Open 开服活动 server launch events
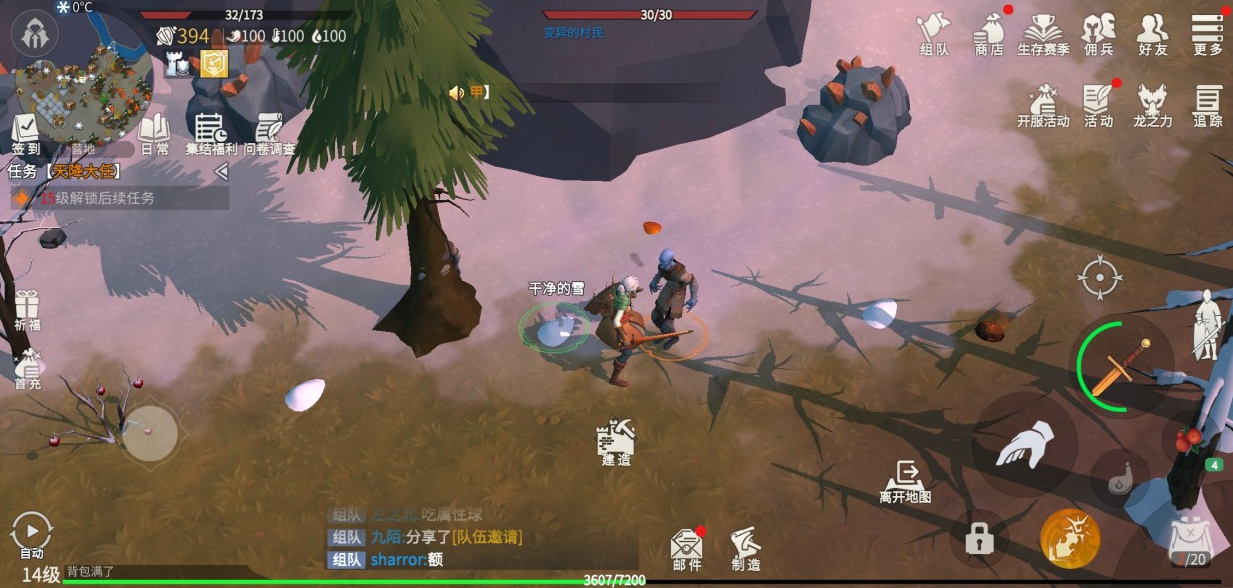This screenshot has width=1233, height=588. [1043, 105]
